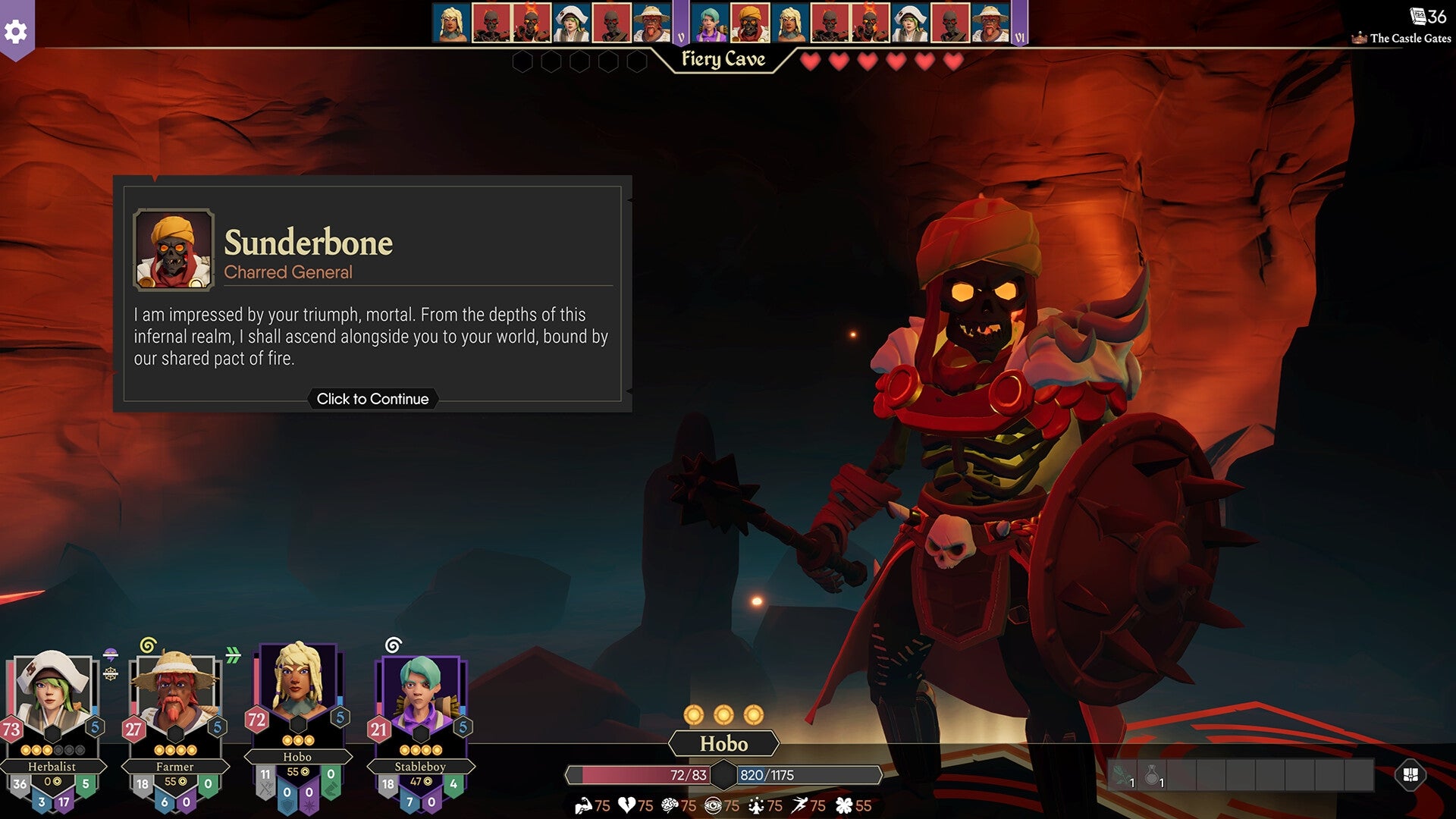Screen dimensions: 1456x819
Task: Click the speed dash stat icon
Action: click(800, 807)
